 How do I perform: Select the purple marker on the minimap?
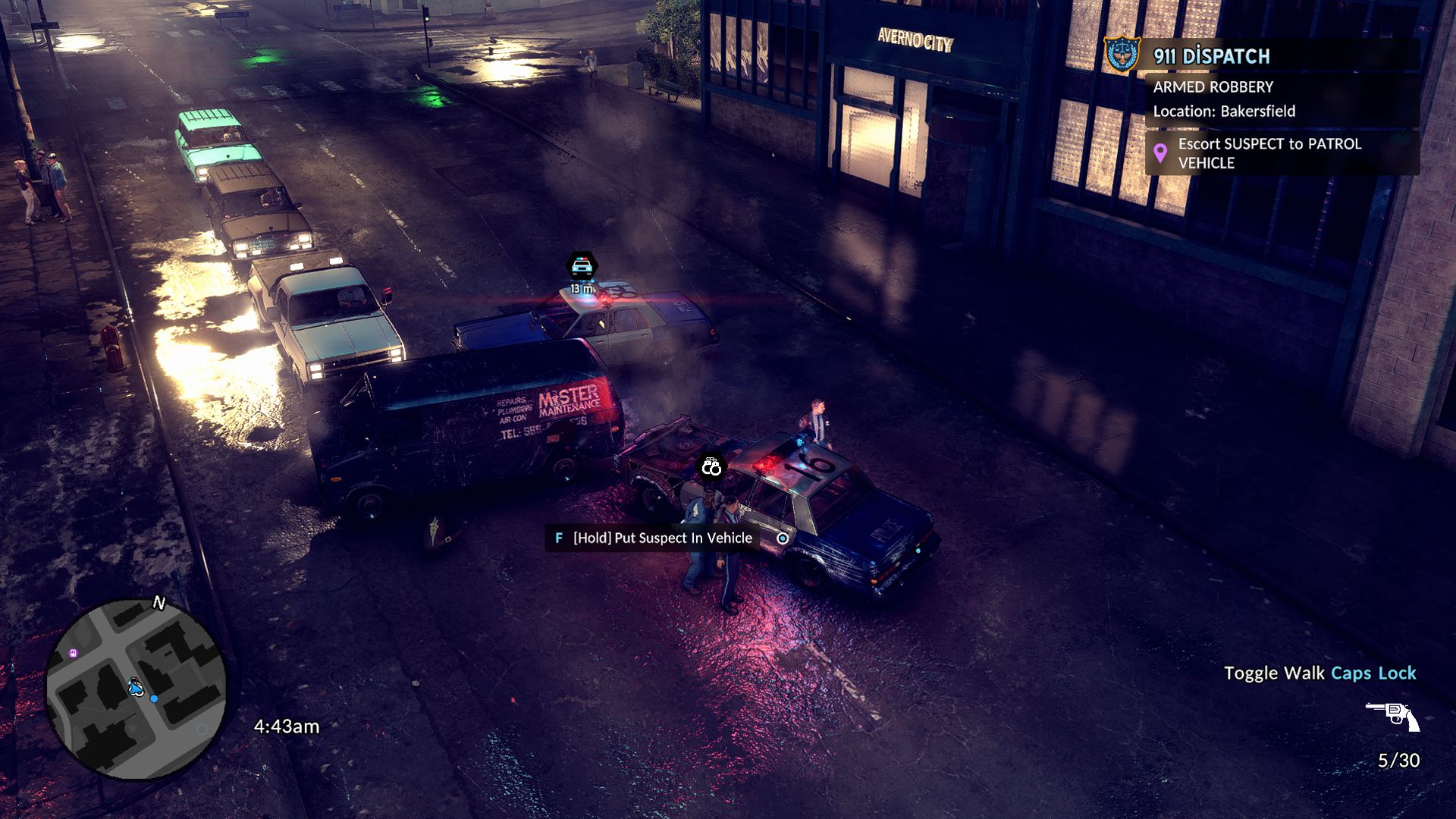click(x=73, y=653)
